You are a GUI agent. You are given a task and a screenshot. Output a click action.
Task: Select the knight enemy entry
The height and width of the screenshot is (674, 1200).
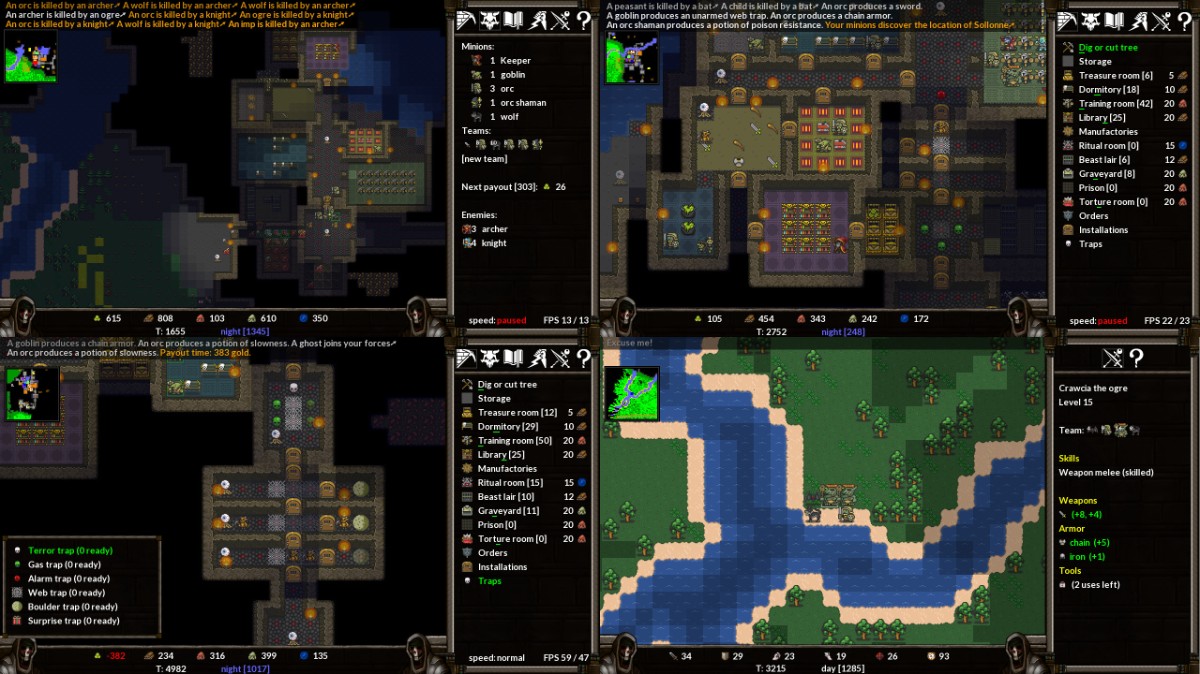pos(494,243)
